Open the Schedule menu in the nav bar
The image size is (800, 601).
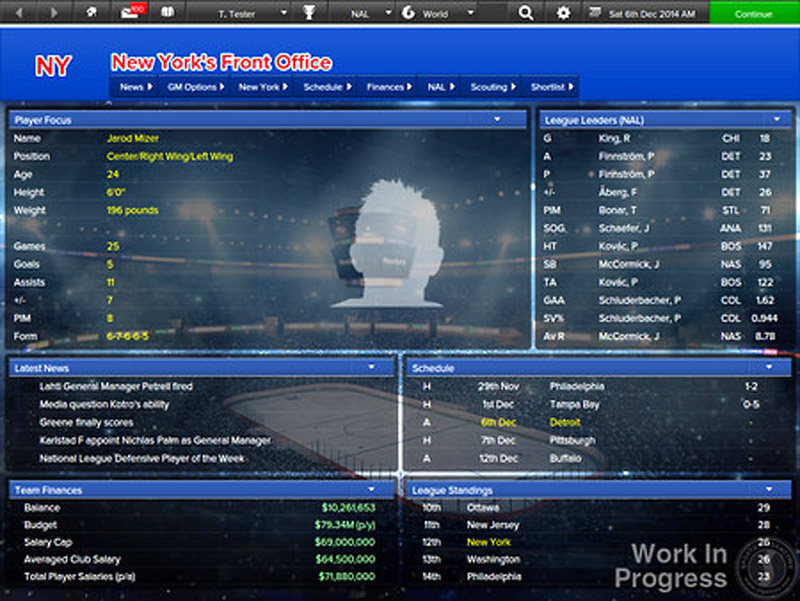[327, 87]
